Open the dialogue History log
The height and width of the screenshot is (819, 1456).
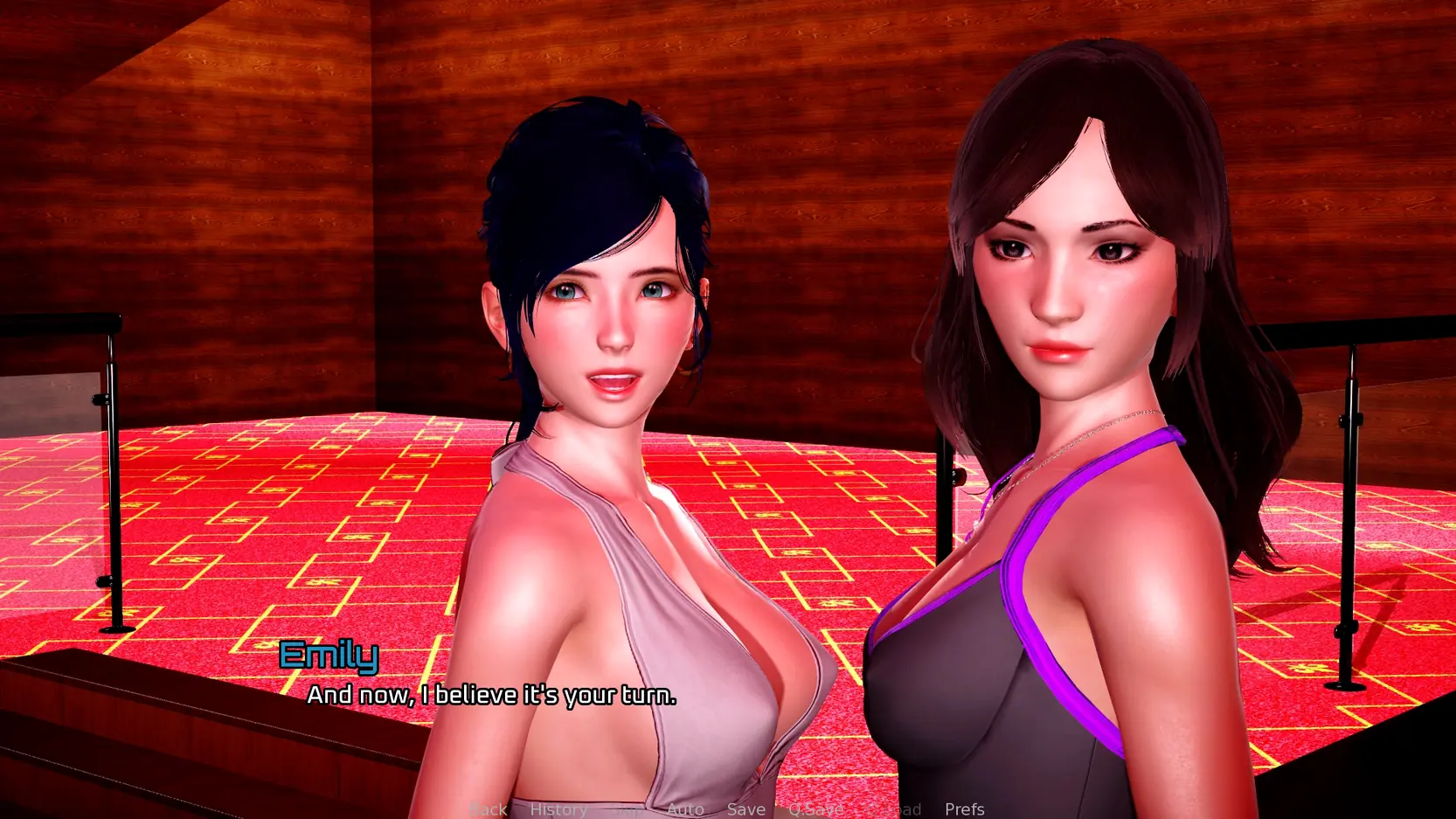click(x=558, y=809)
